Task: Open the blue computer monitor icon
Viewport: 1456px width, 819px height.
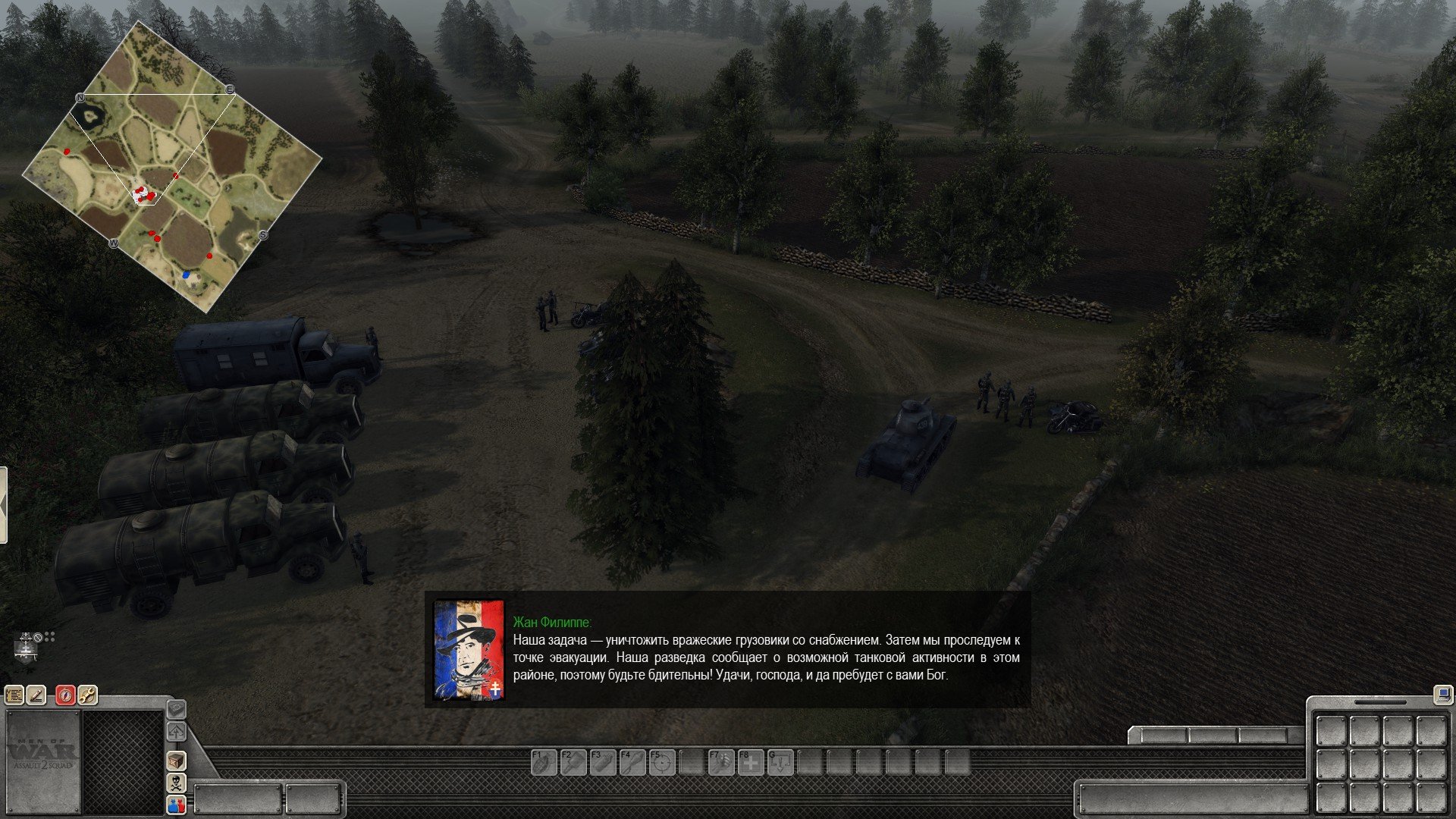Action: pos(1442,693)
